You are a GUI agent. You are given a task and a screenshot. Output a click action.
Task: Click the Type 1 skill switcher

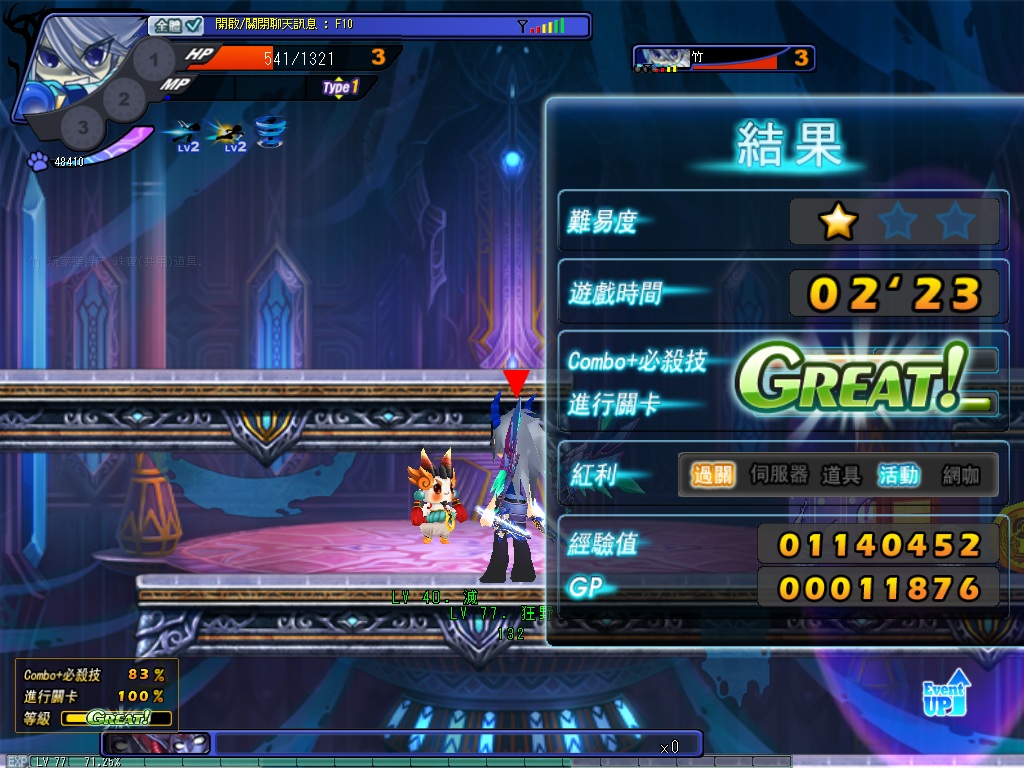click(340, 88)
